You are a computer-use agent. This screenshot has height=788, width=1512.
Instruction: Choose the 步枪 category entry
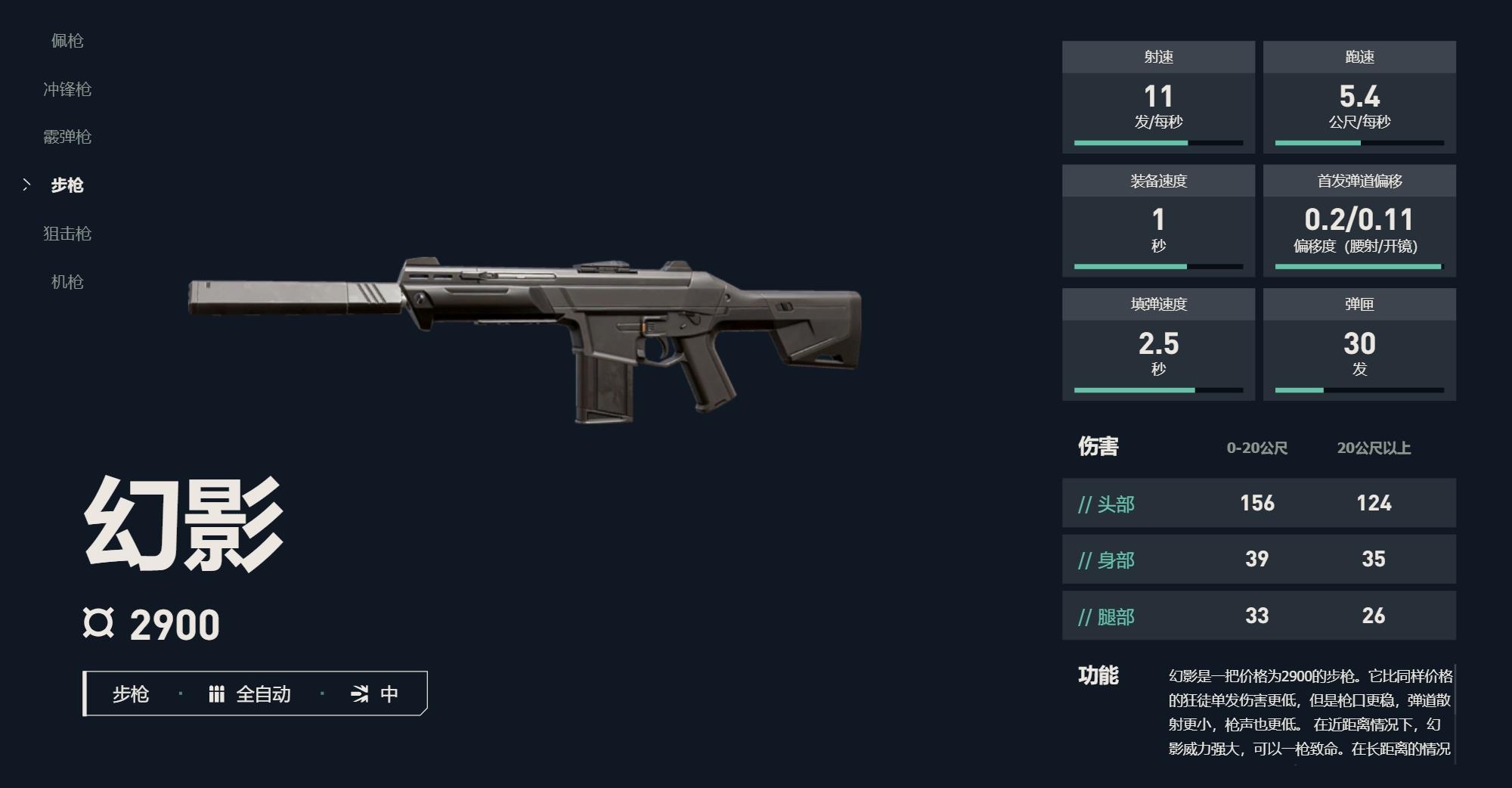click(67, 185)
